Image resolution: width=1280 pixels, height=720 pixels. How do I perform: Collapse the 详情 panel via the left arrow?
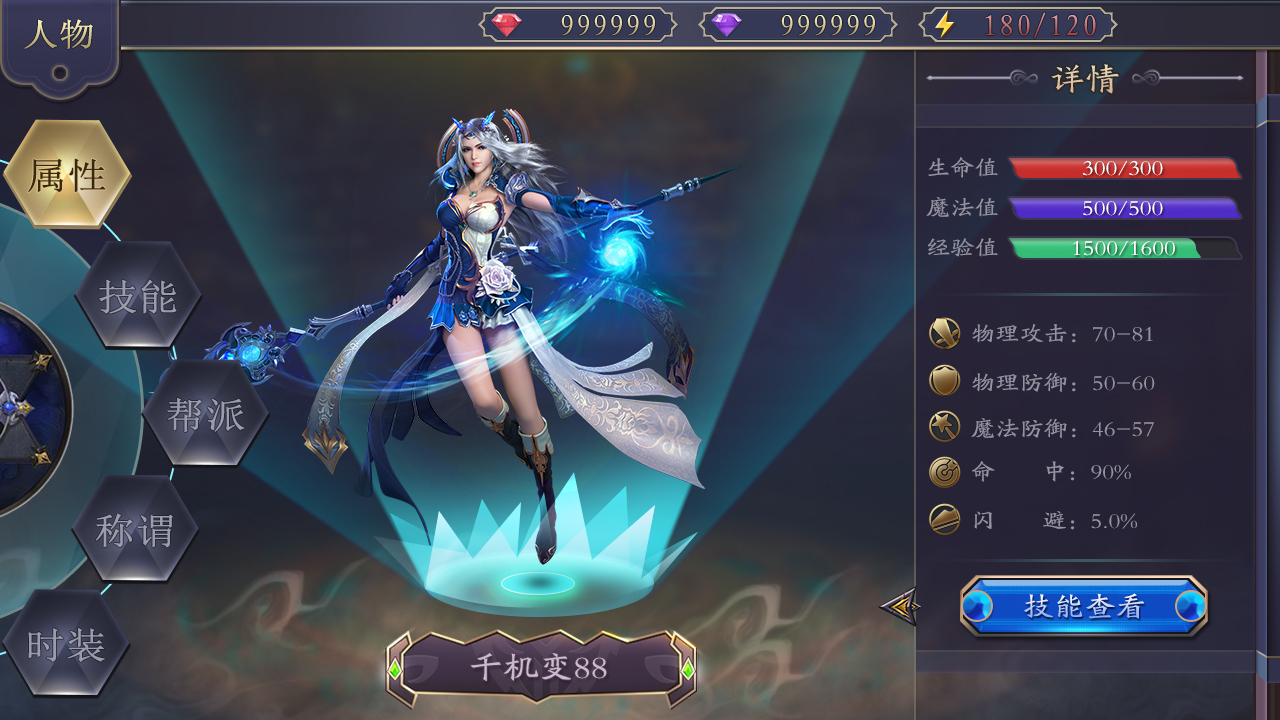[898, 604]
